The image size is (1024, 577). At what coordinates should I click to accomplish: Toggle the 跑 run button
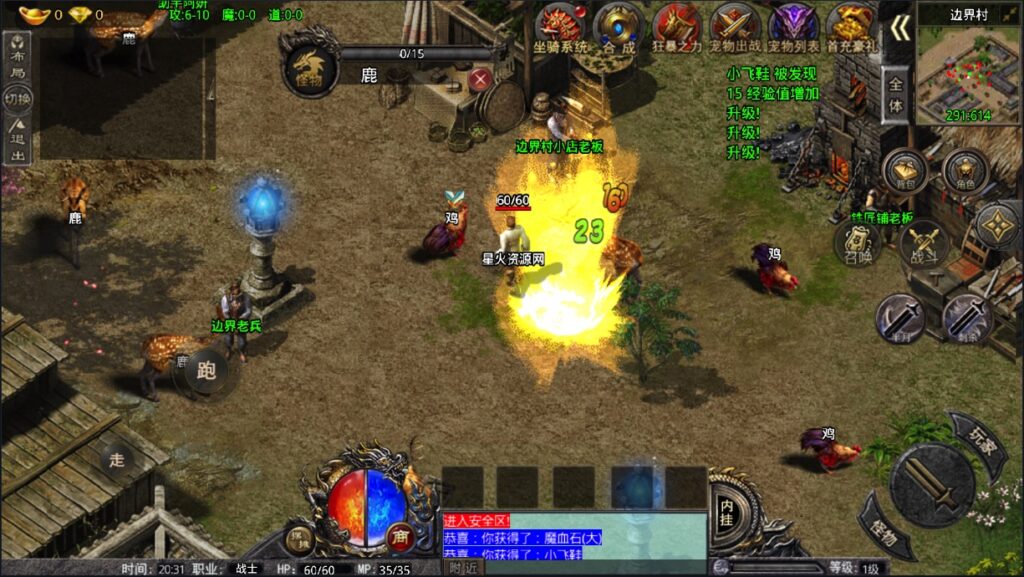pyautogui.click(x=207, y=371)
